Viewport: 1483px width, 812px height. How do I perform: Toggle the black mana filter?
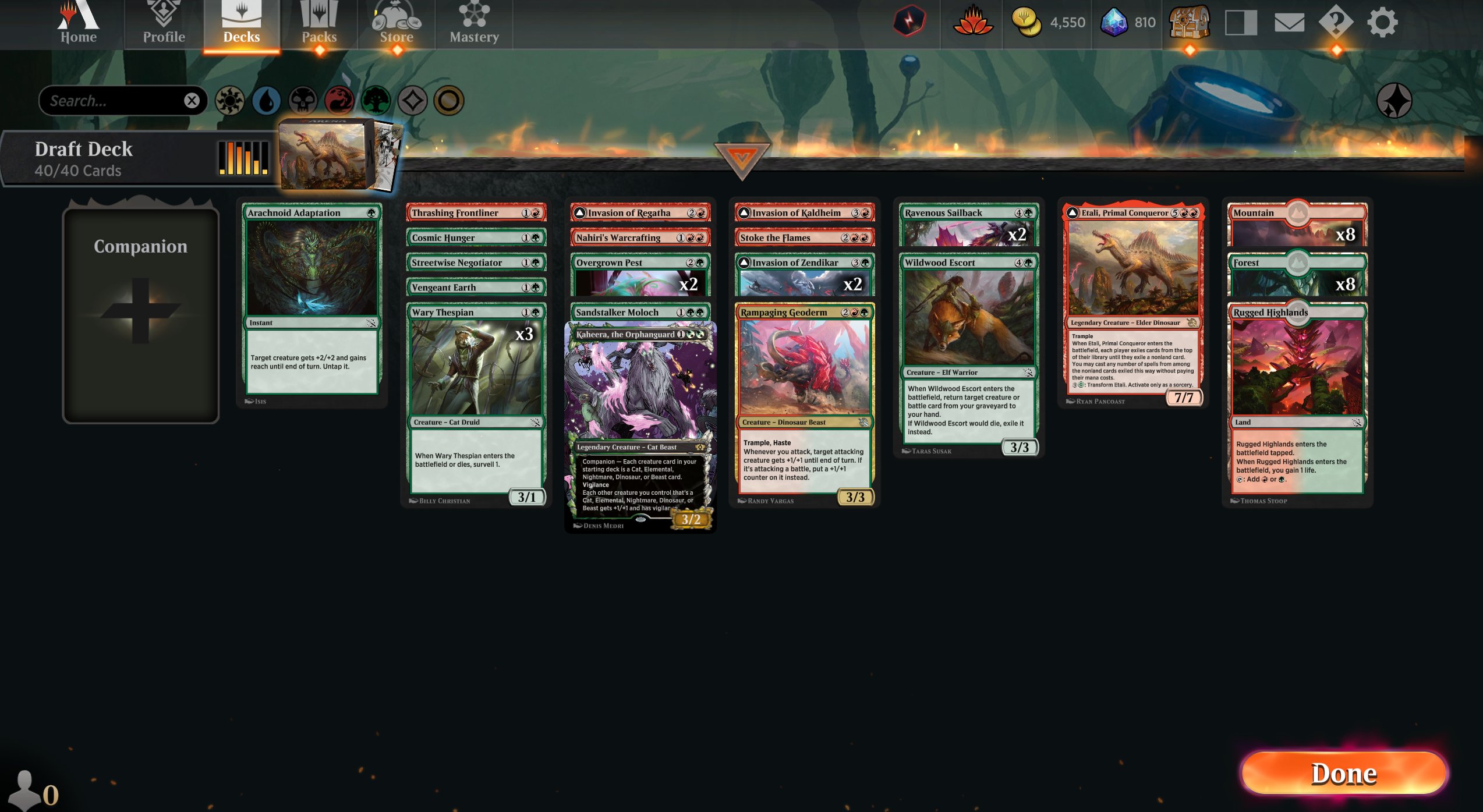coord(303,100)
